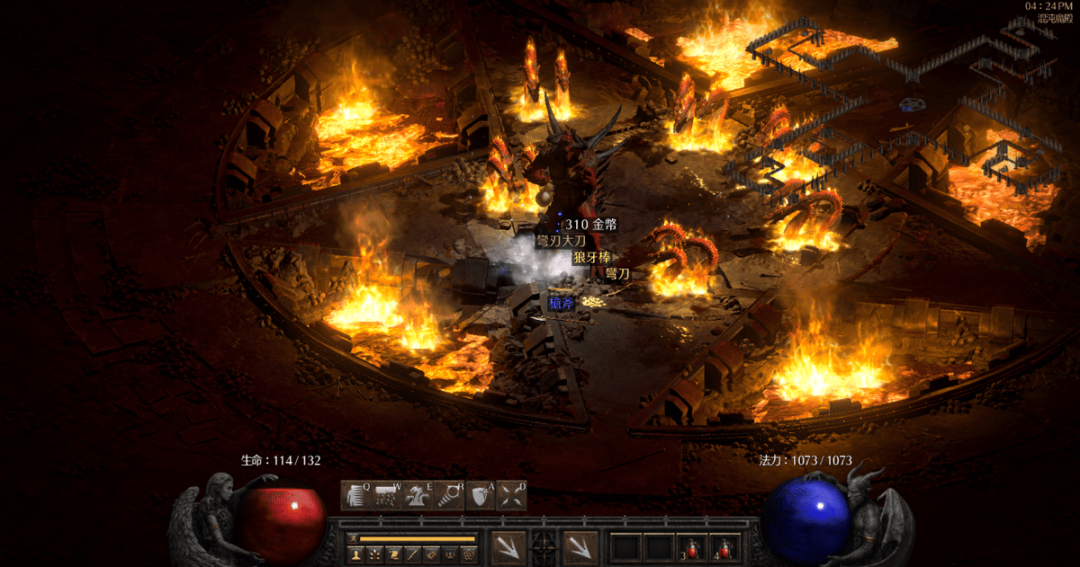Pick up the 狼牙棒 item label
This screenshot has width=1080, height=567.
click(591, 257)
